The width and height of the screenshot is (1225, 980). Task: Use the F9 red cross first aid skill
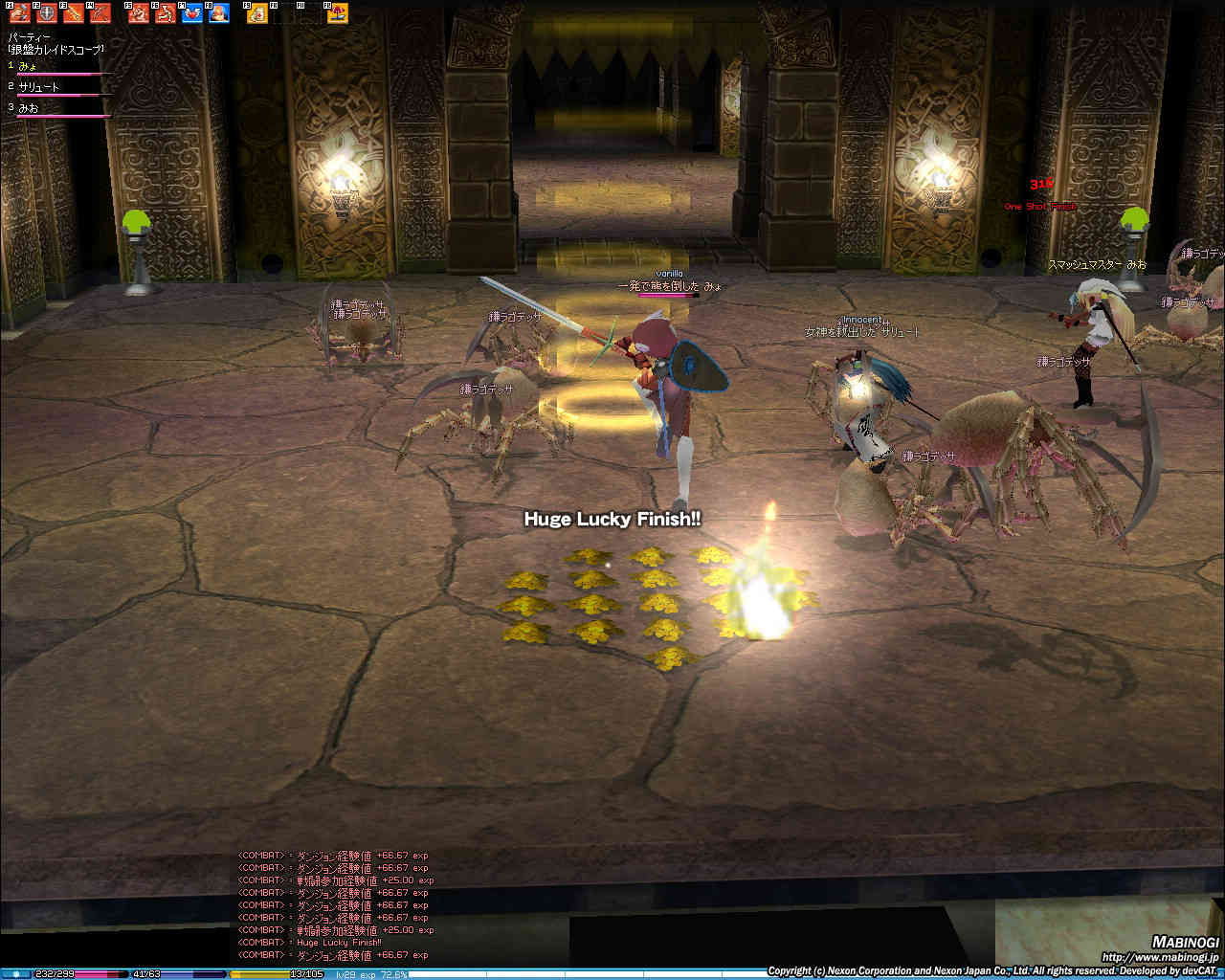pyautogui.click(x=257, y=13)
